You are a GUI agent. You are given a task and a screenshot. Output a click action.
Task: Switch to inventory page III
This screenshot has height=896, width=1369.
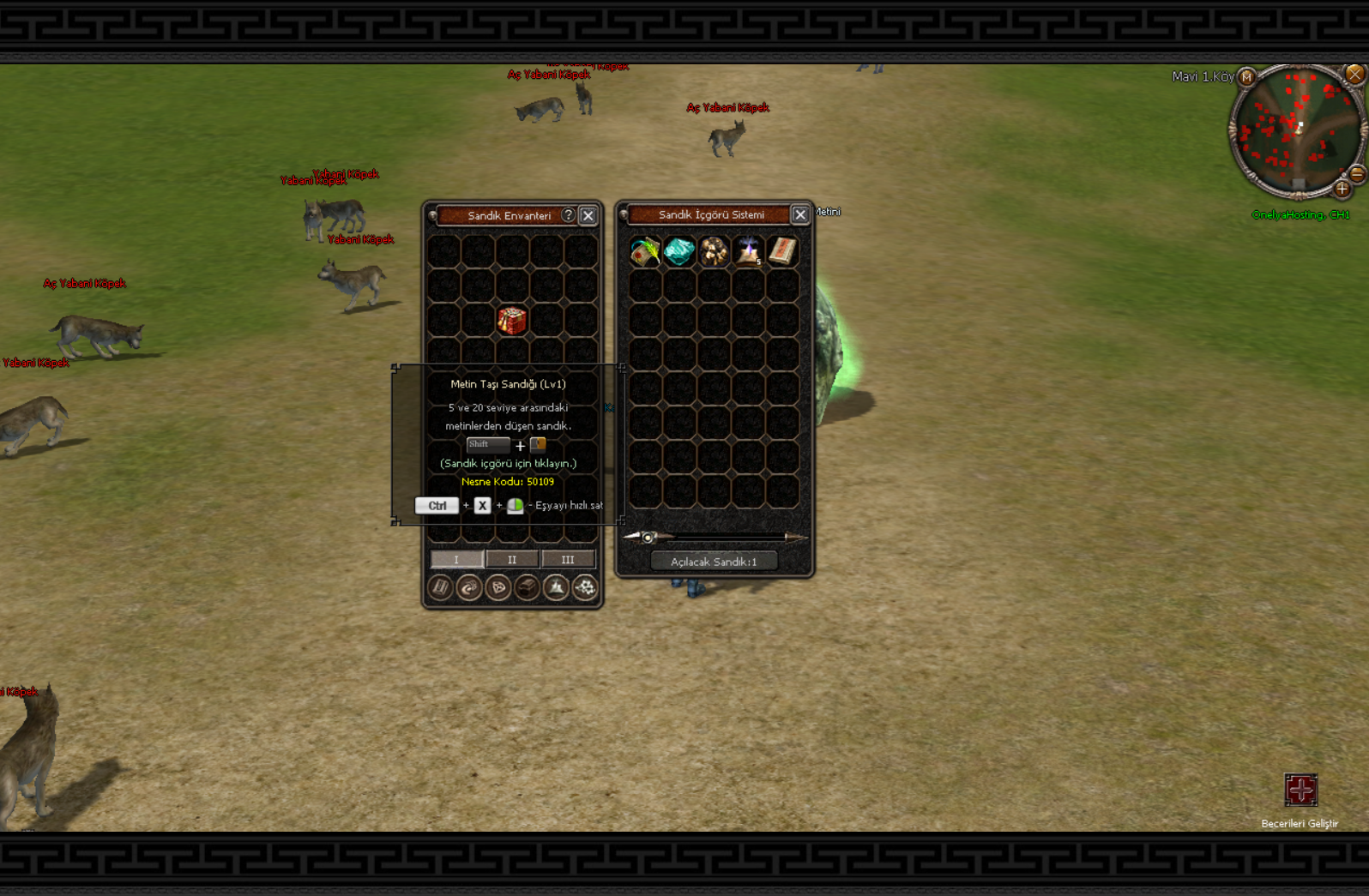tap(568, 560)
